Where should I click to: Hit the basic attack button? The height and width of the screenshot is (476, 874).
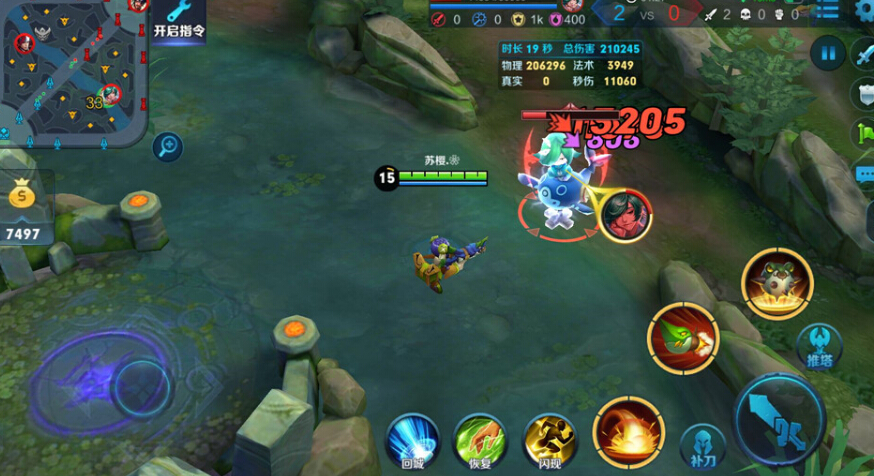point(780,418)
